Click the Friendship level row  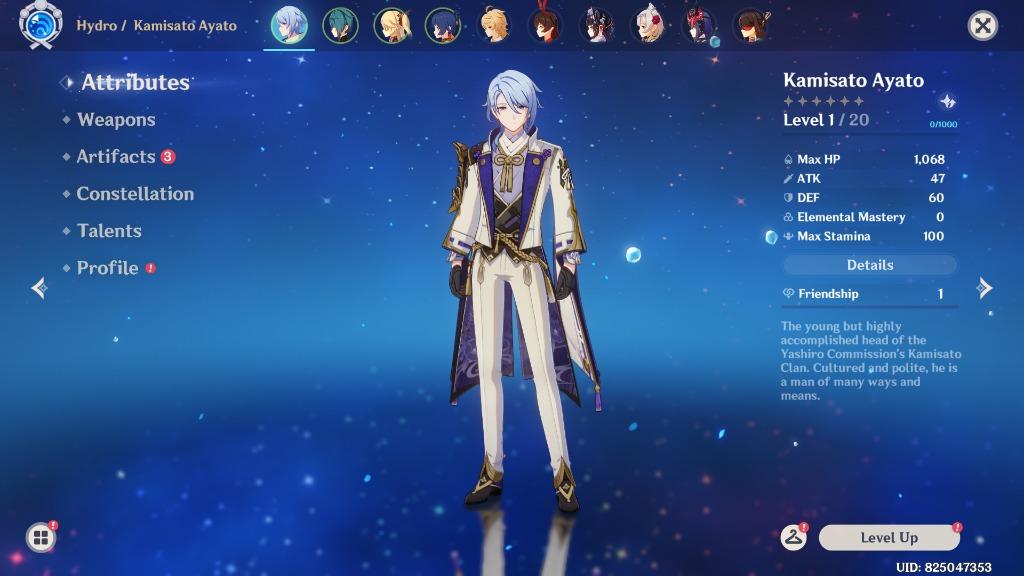click(869, 294)
